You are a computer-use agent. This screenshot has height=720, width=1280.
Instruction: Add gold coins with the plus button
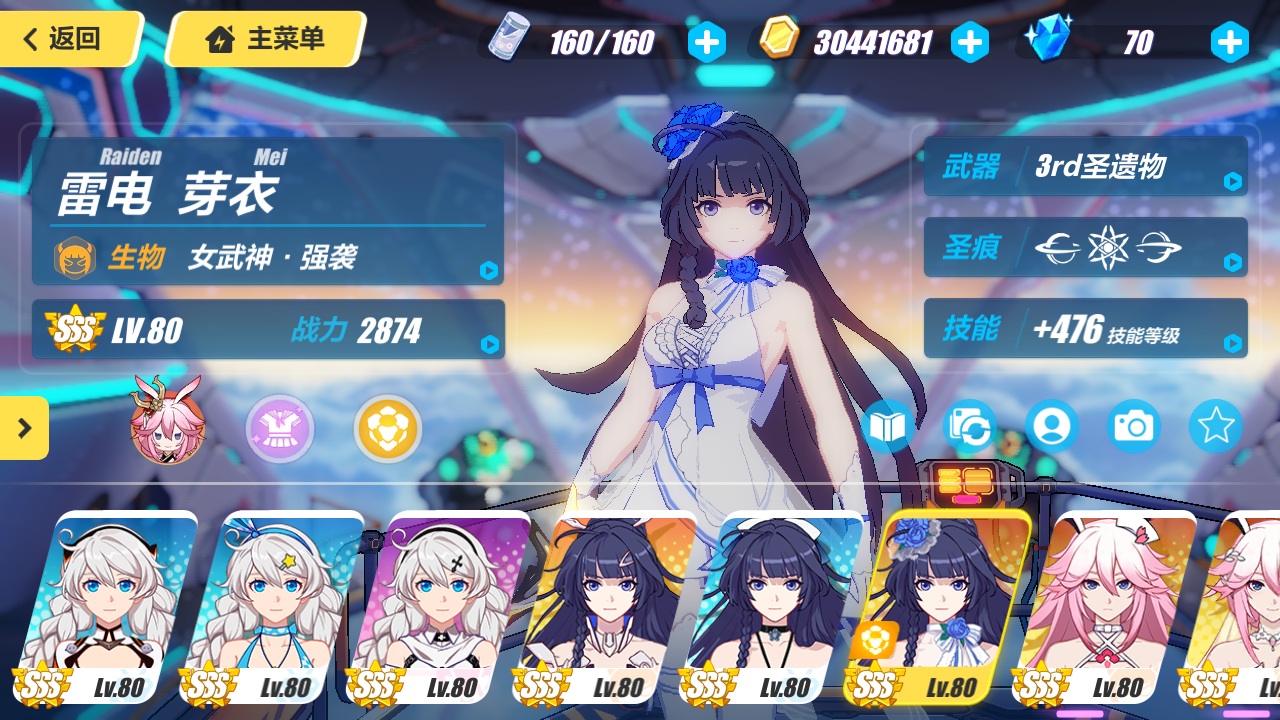point(969,42)
